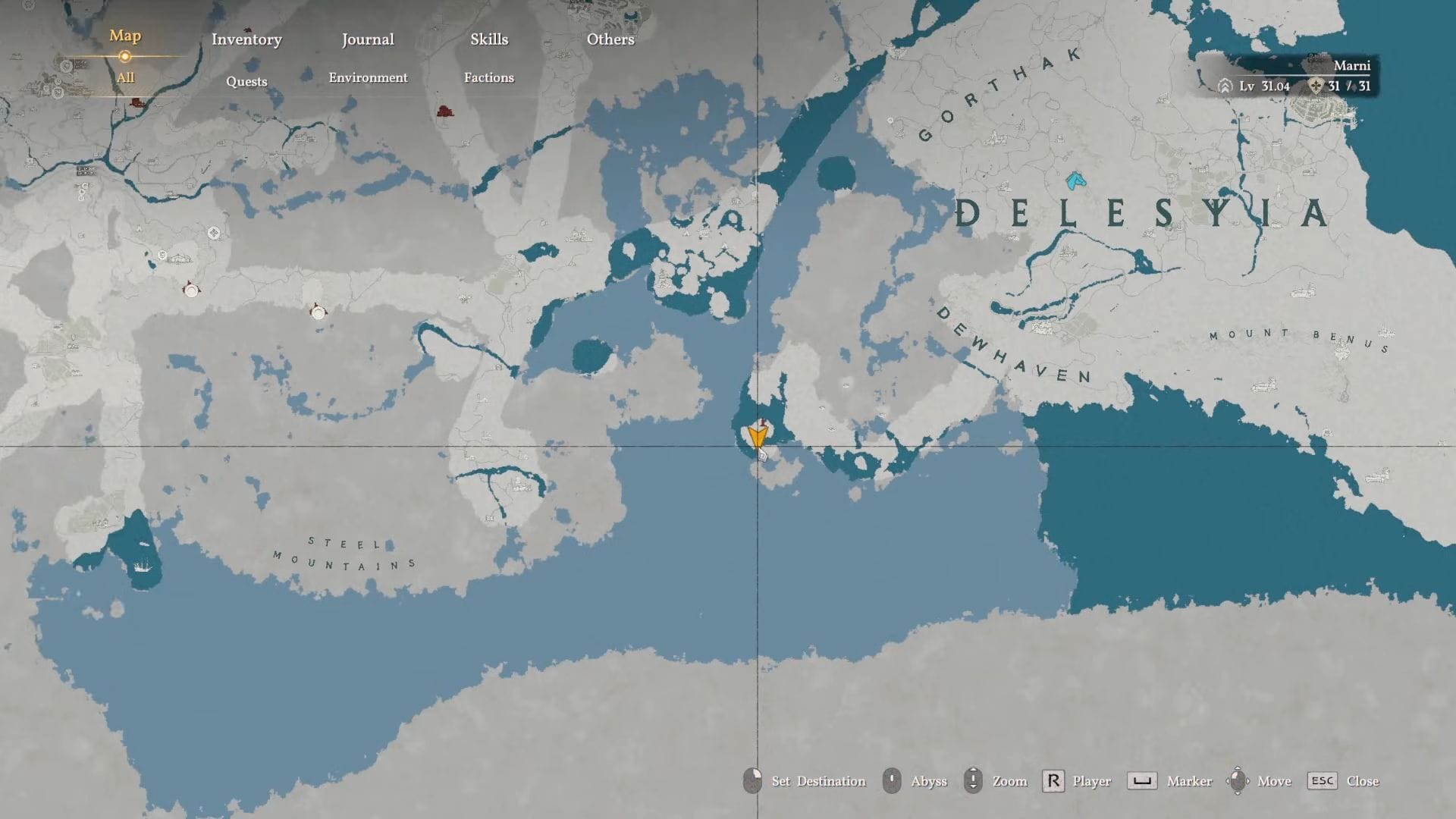Screen dimensions: 1456x819
Task: Select the Map tab
Action: point(125,36)
